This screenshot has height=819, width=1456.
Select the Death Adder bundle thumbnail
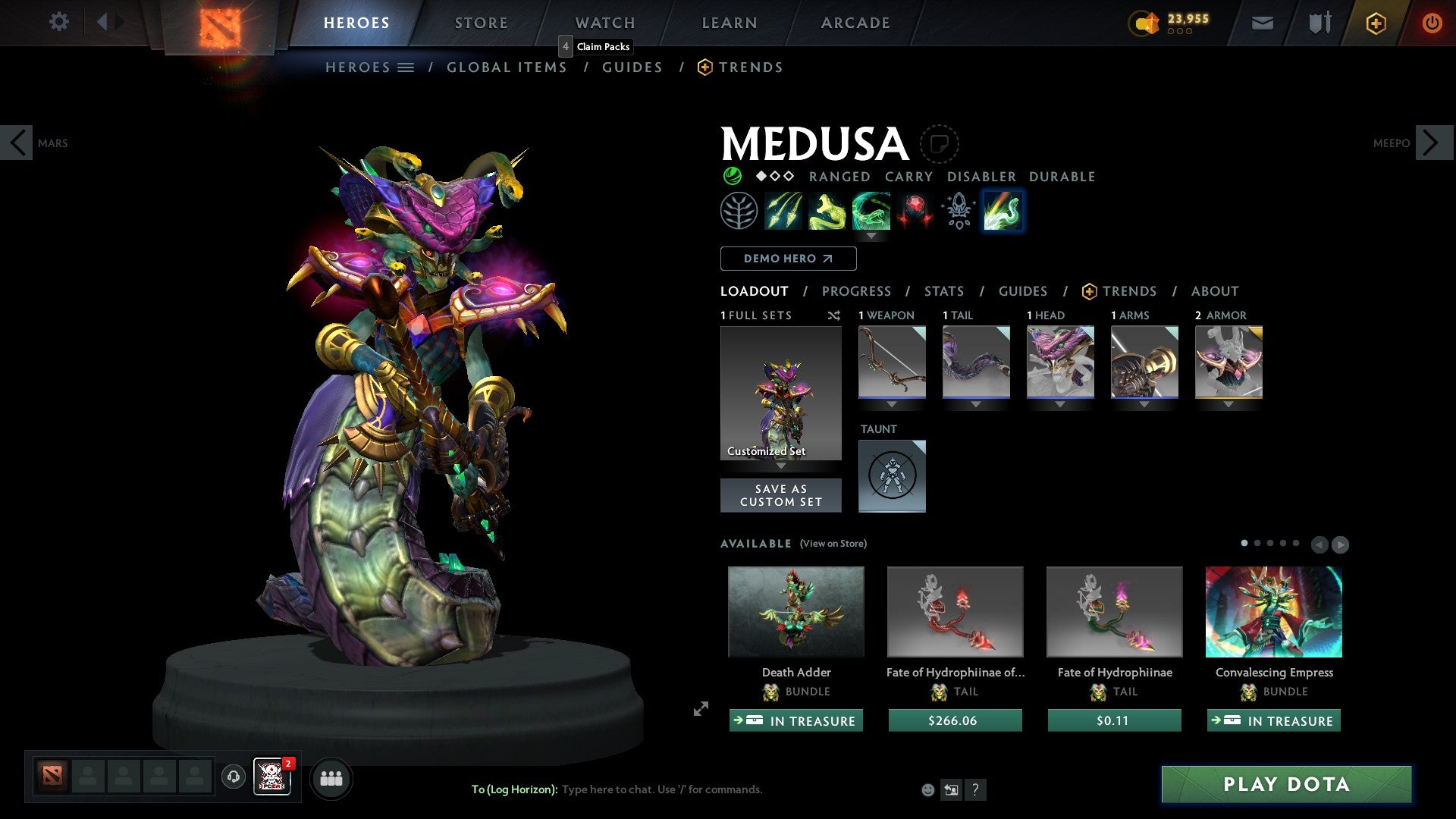pos(795,611)
